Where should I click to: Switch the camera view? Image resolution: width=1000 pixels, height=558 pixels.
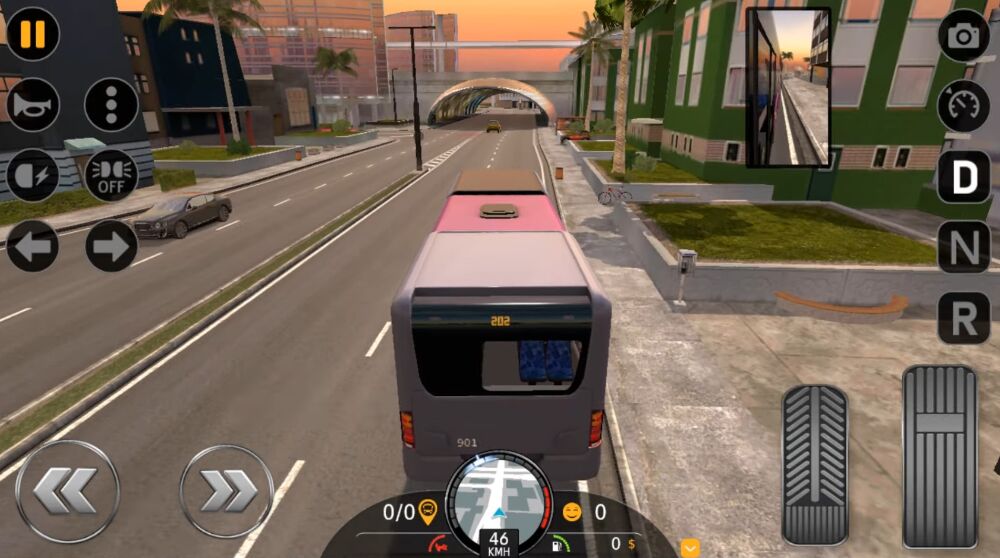pos(963,36)
